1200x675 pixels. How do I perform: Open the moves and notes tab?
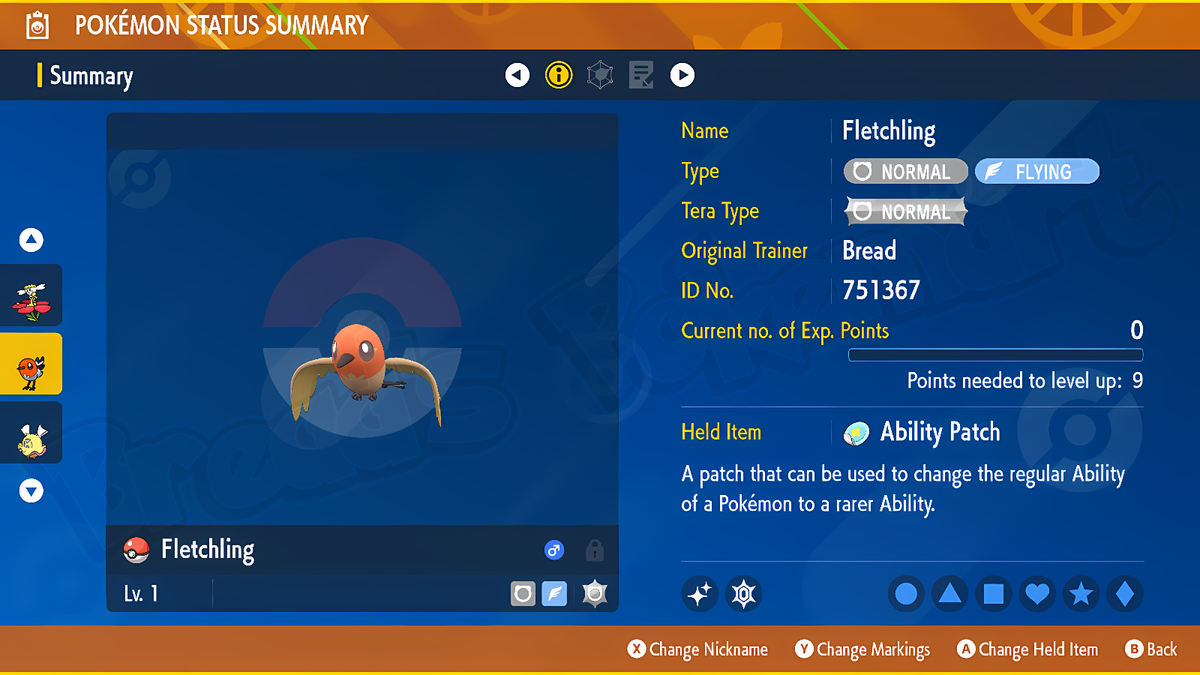(641, 75)
